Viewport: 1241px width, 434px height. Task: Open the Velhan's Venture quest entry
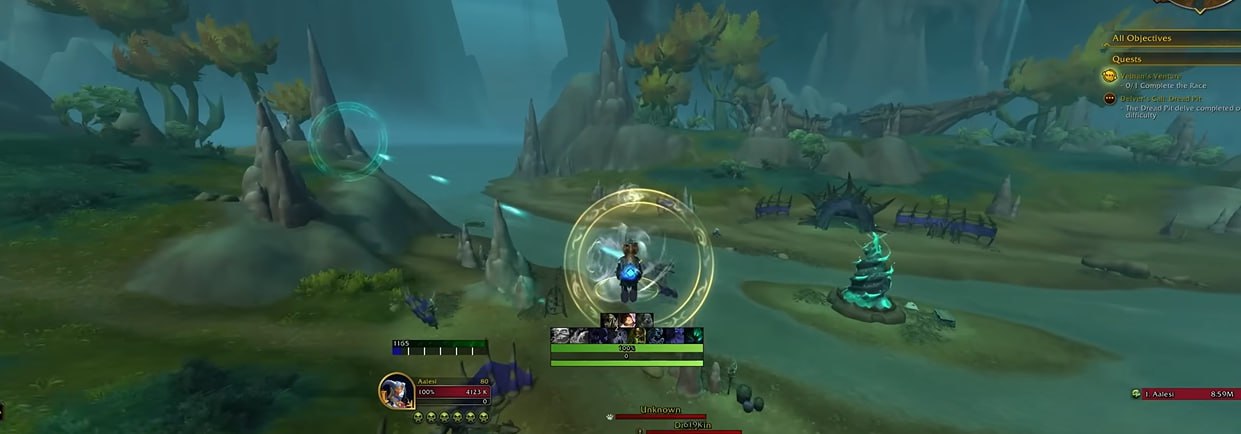click(x=1160, y=76)
